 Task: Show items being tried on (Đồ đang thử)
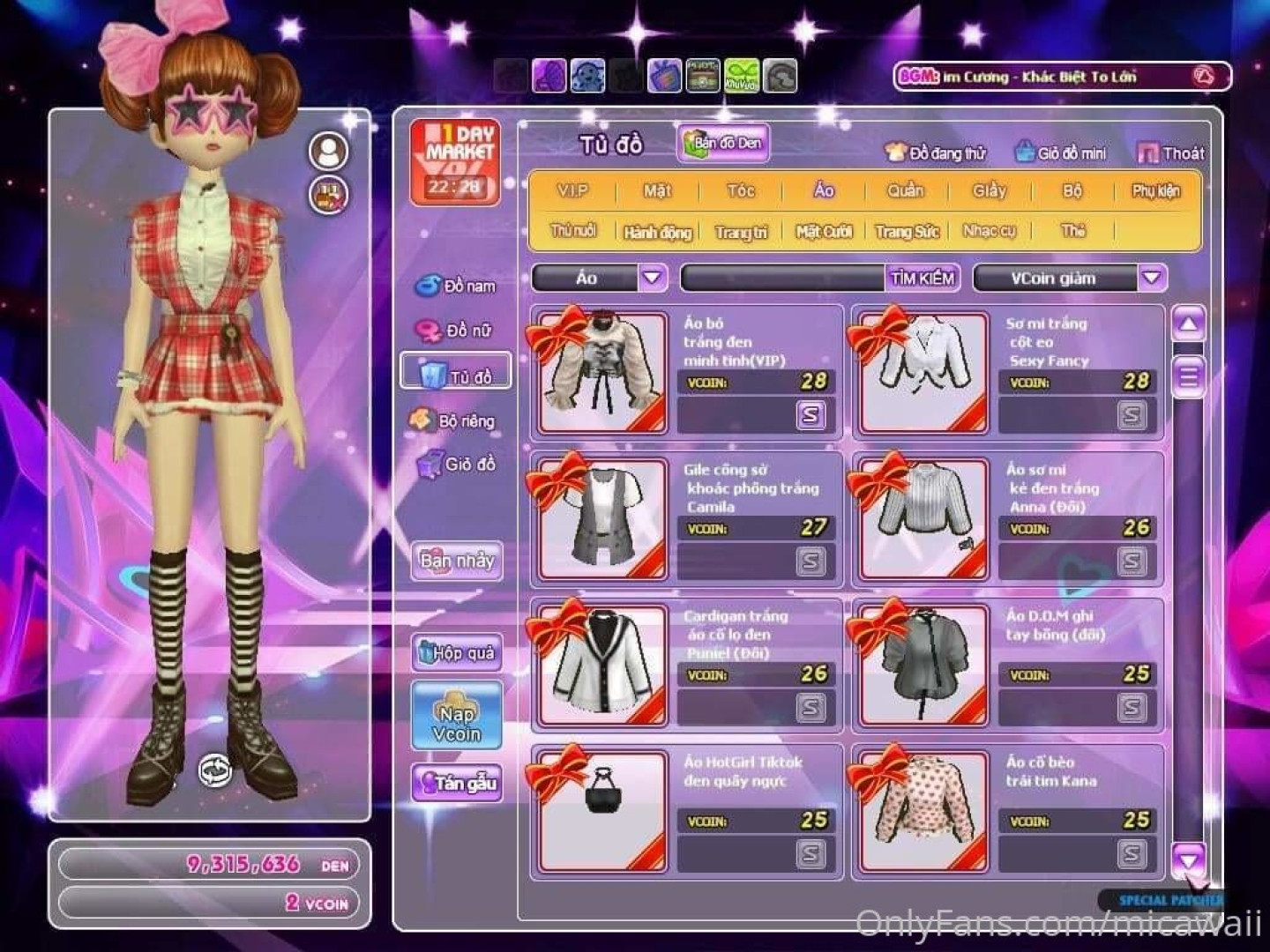936,153
